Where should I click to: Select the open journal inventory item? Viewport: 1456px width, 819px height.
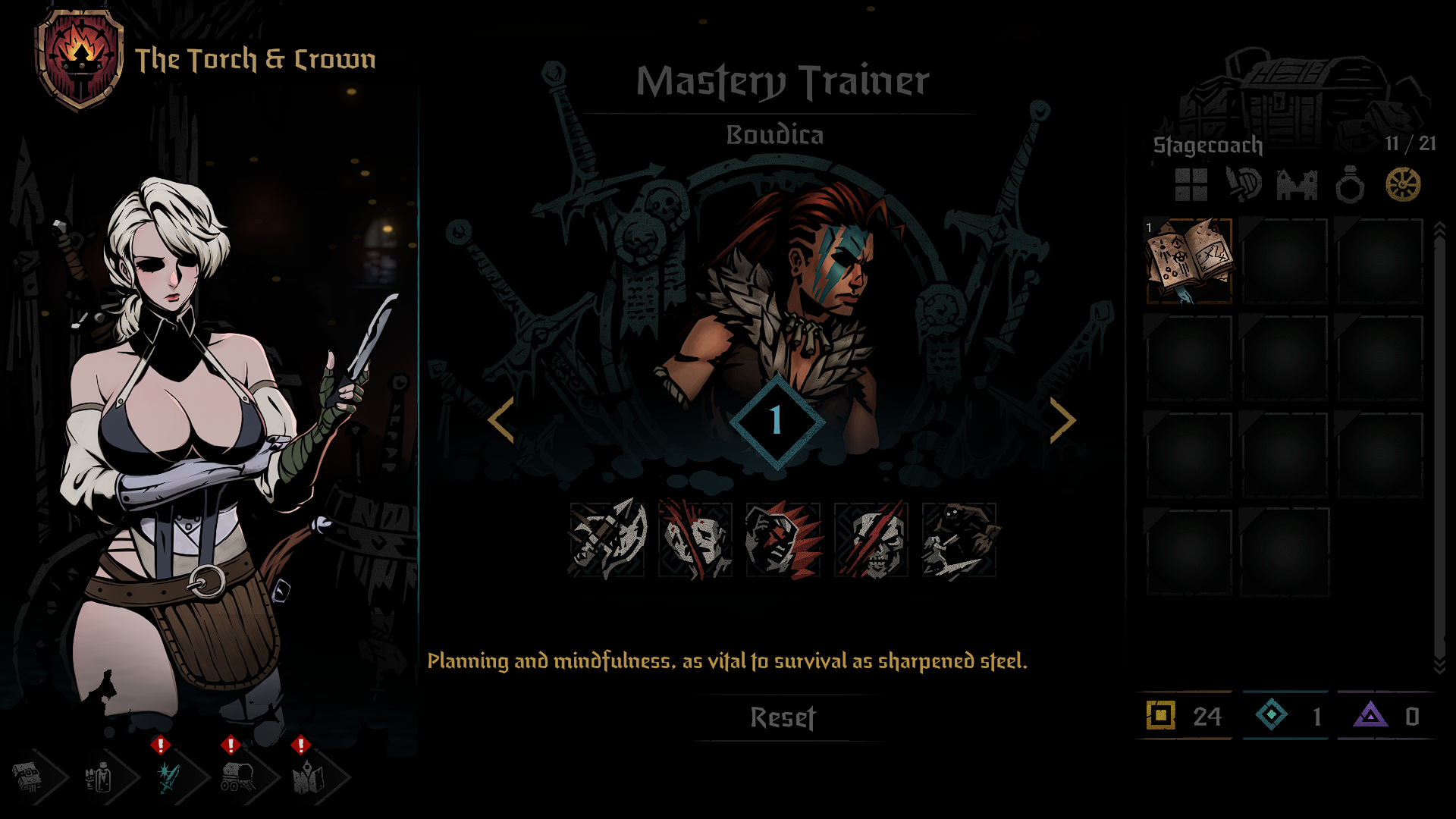1188,261
